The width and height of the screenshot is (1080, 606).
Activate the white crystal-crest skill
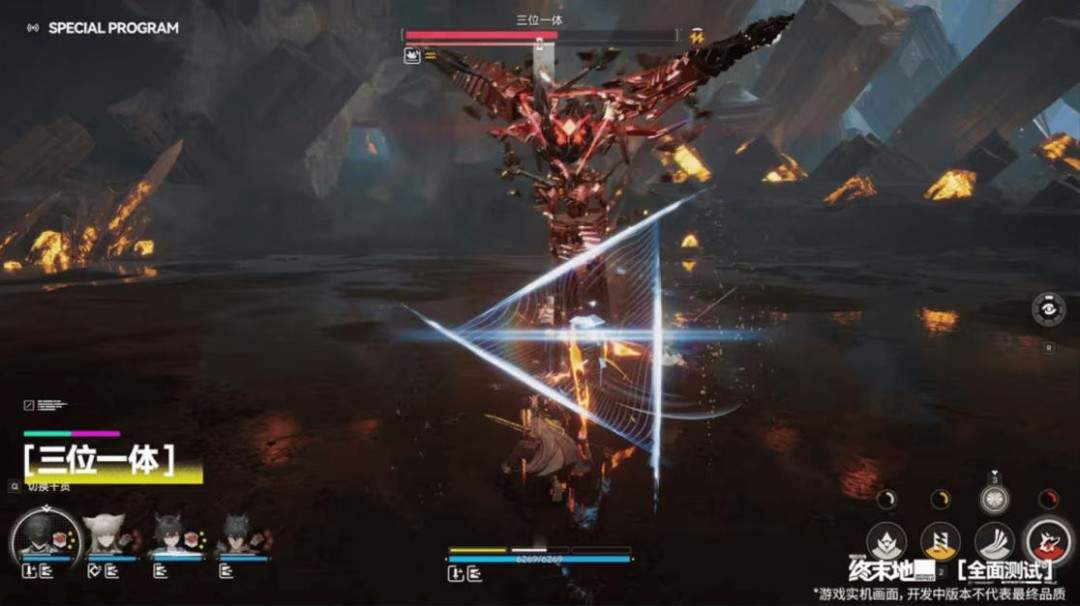[x=886, y=543]
